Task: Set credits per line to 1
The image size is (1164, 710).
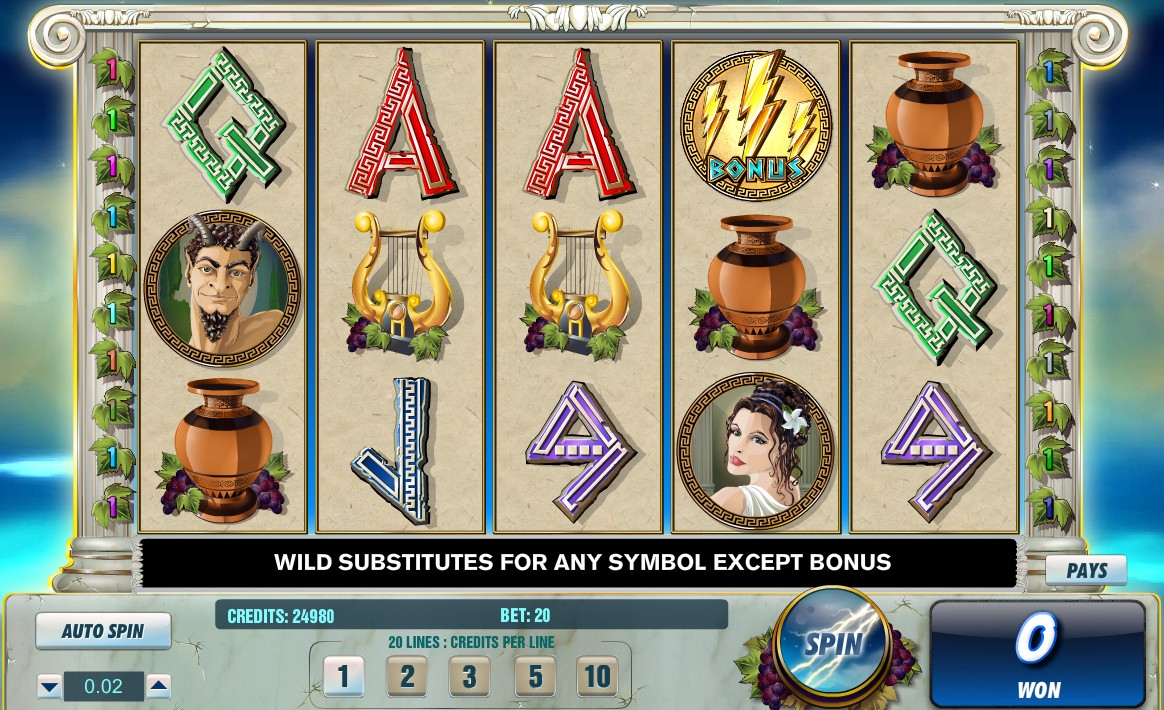Action: (343, 677)
